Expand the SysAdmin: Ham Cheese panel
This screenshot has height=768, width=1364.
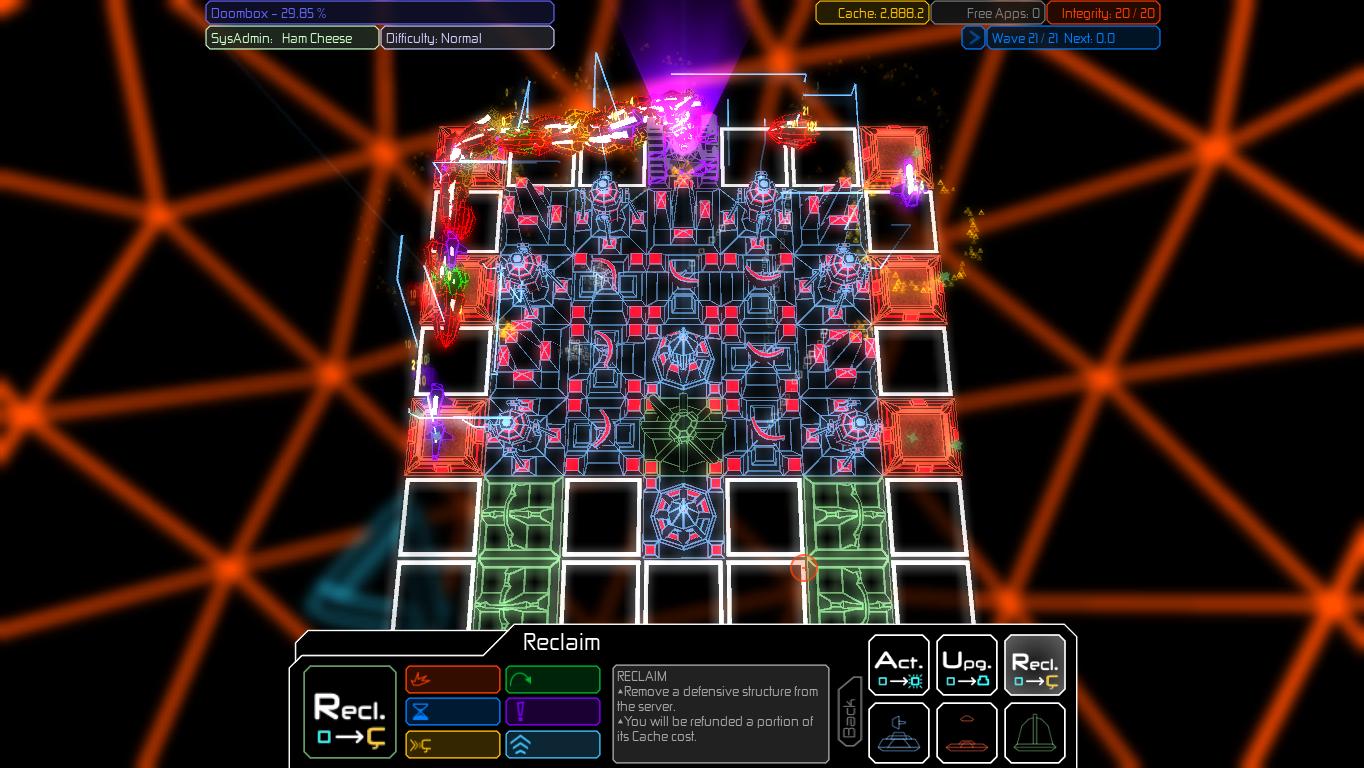coord(291,37)
